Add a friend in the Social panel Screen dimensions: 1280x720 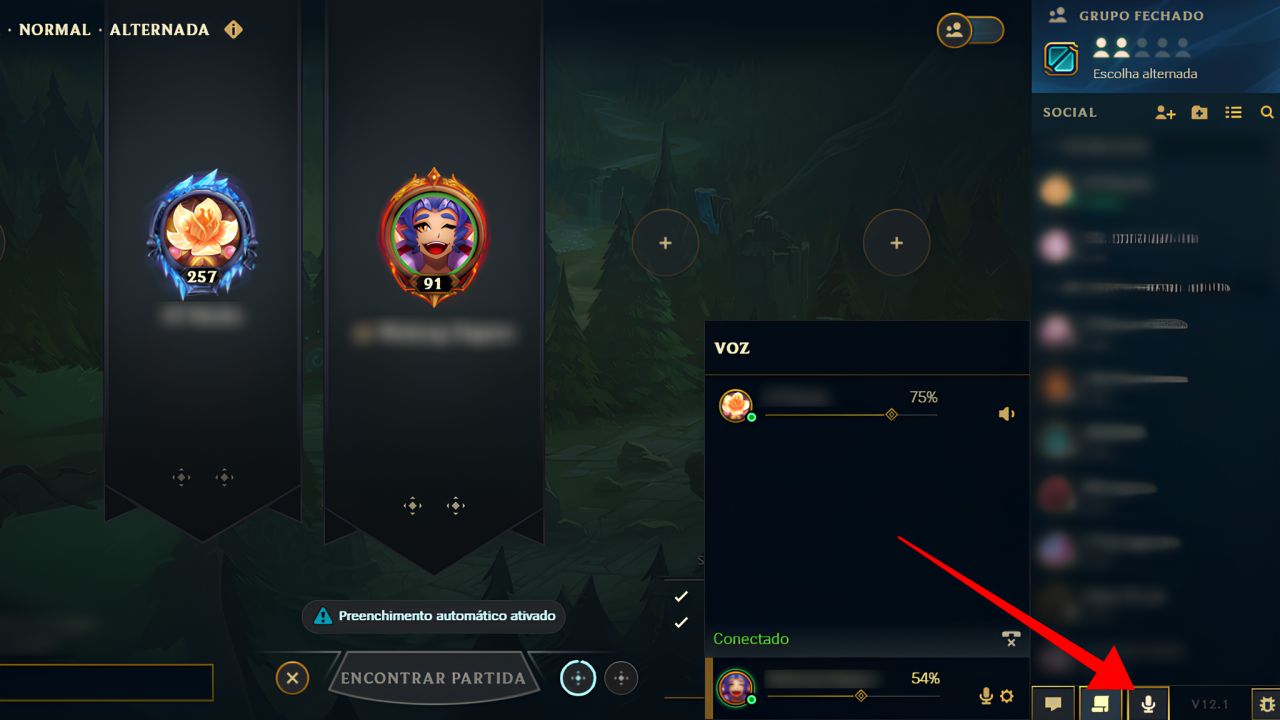tap(1165, 112)
